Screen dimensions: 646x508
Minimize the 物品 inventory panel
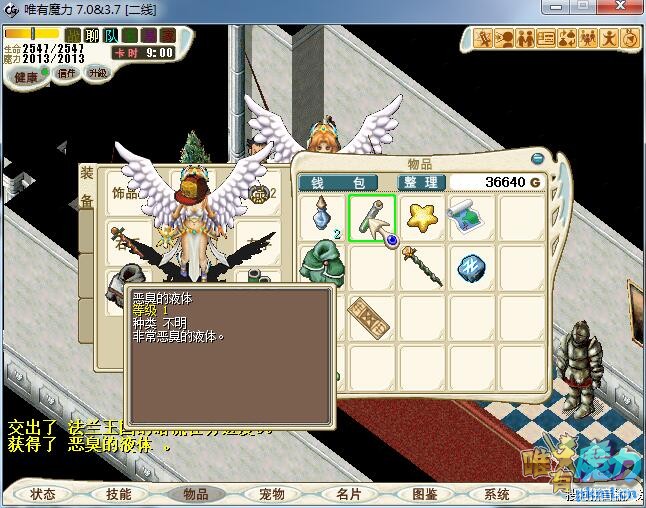538,157
